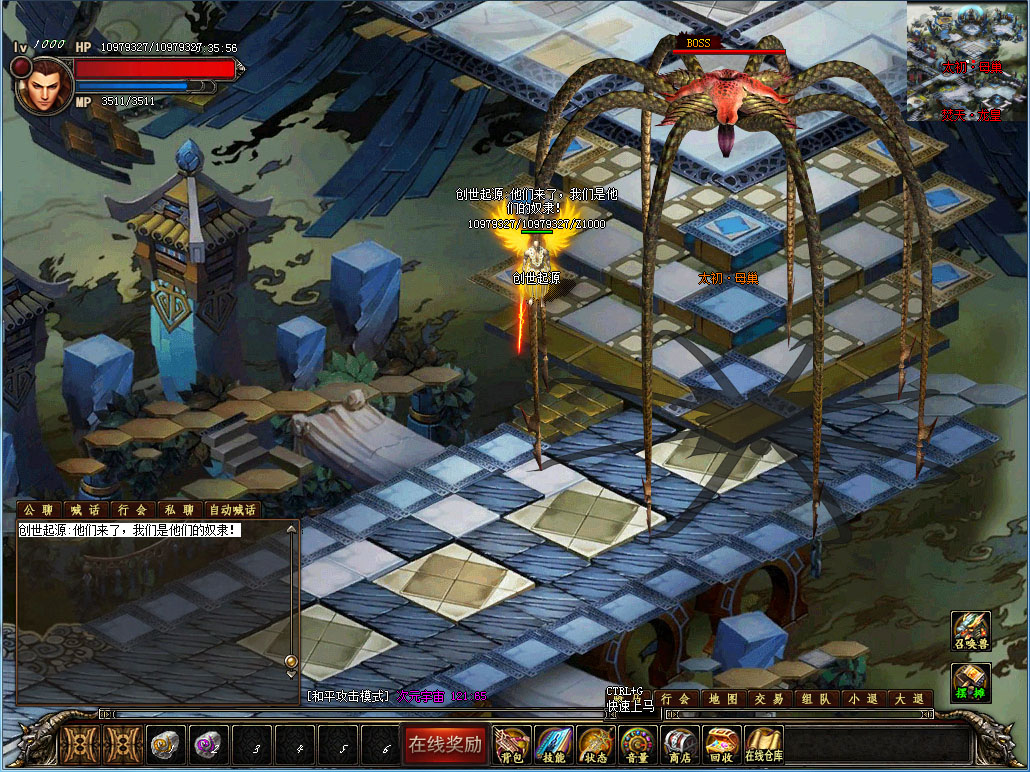The height and width of the screenshot is (772, 1030).
Task: Choose 小退 to log out to character select
Action: (x=861, y=699)
